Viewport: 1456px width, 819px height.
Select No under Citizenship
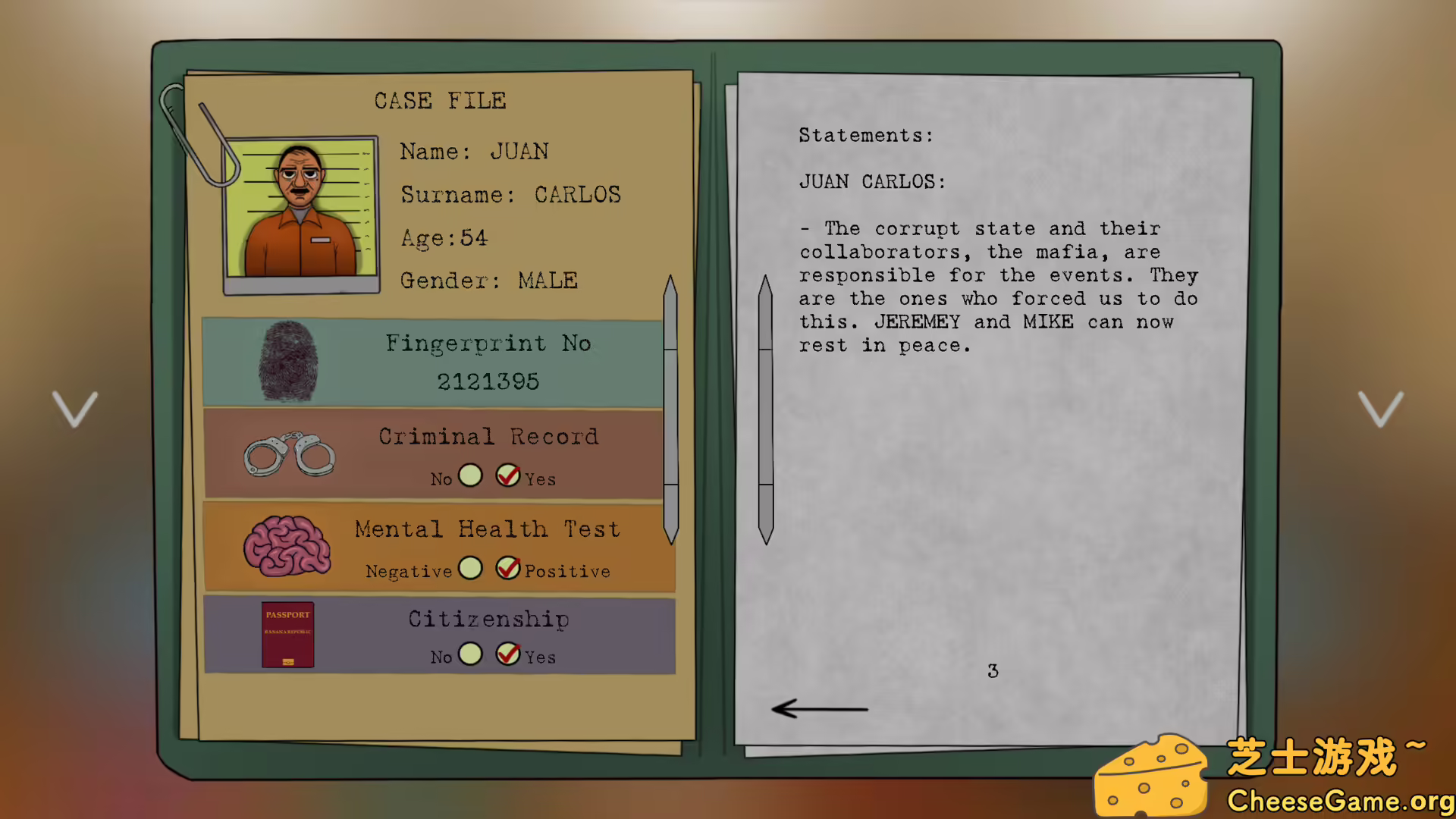(470, 654)
